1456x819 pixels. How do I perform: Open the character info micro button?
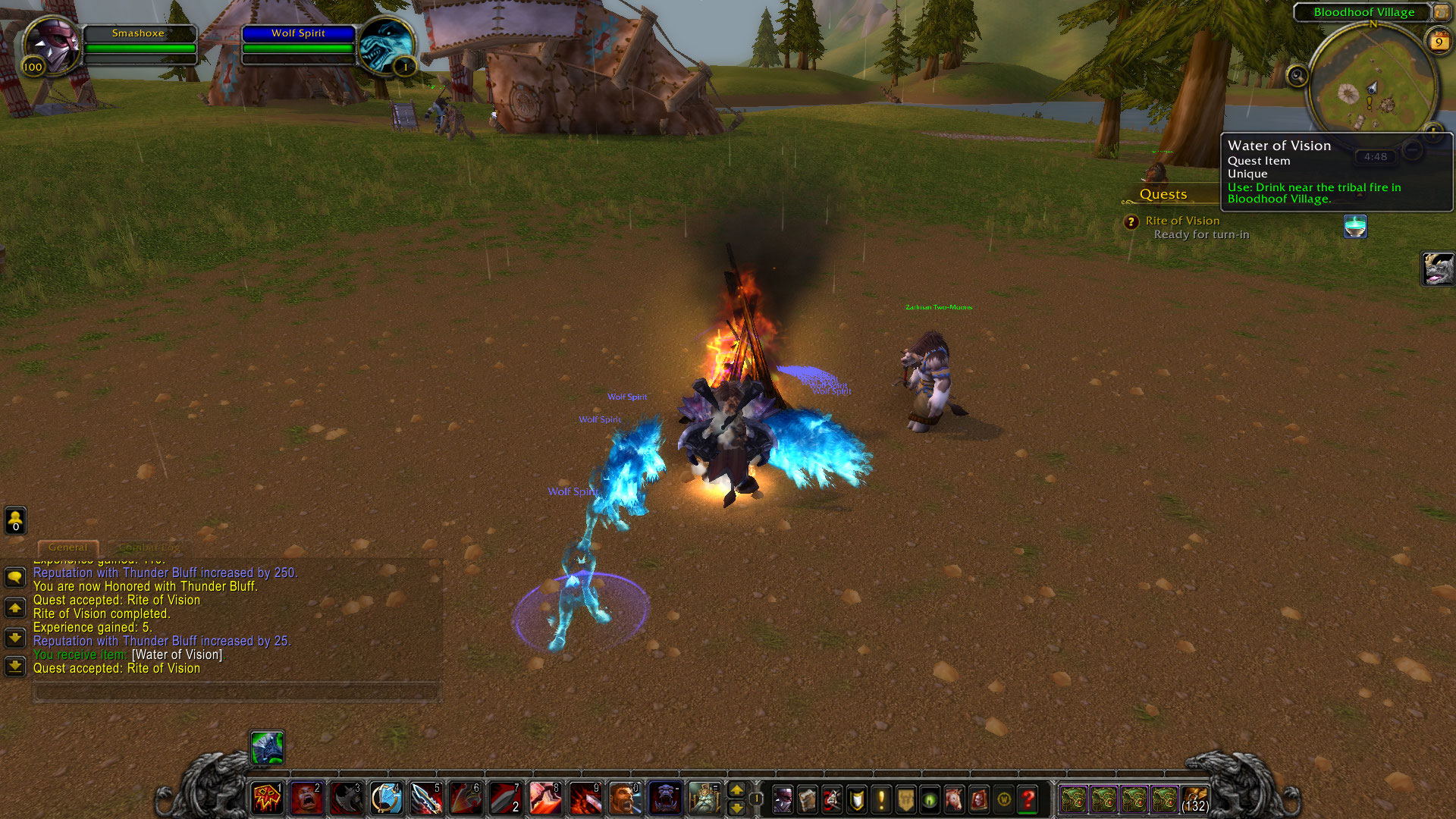(x=783, y=799)
